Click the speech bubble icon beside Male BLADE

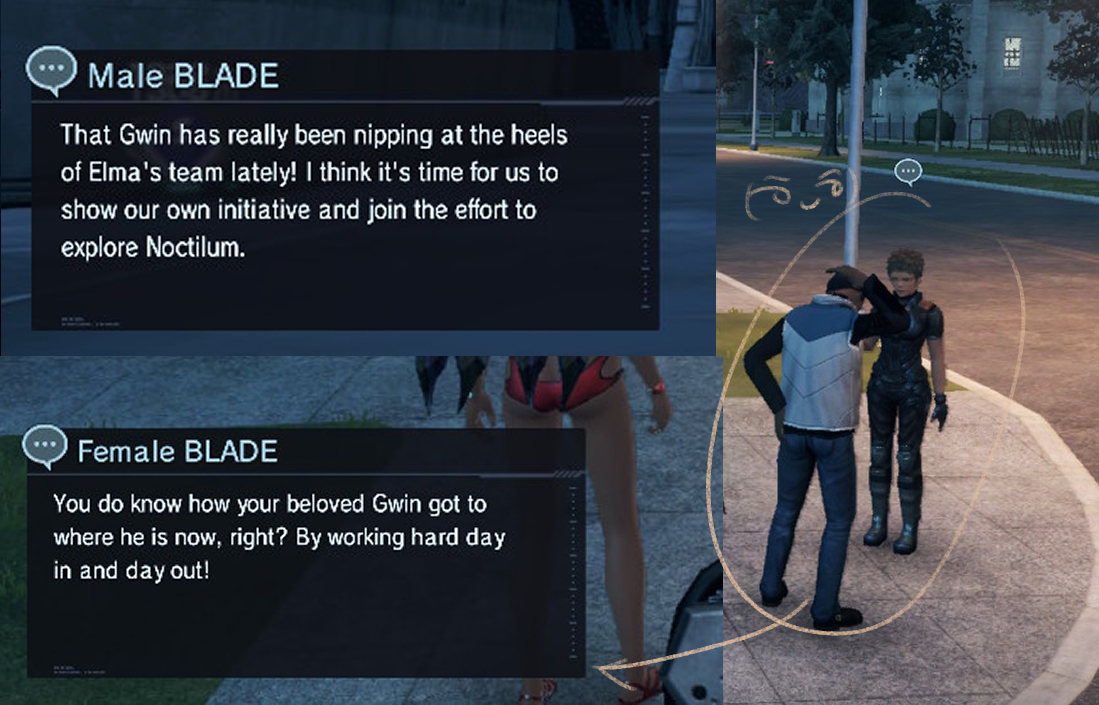click(x=52, y=73)
